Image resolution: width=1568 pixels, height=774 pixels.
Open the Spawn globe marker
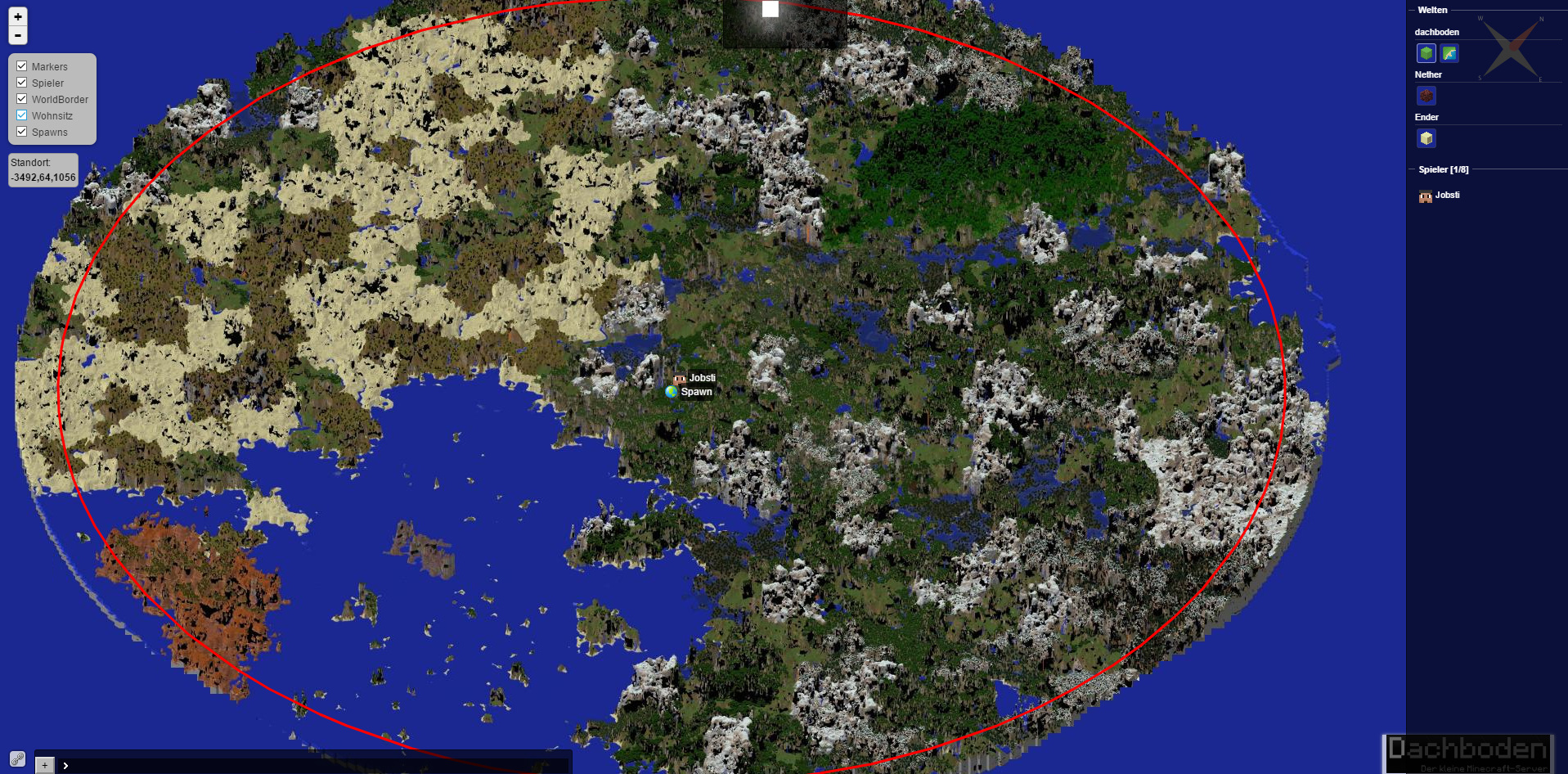[x=672, y=392]
